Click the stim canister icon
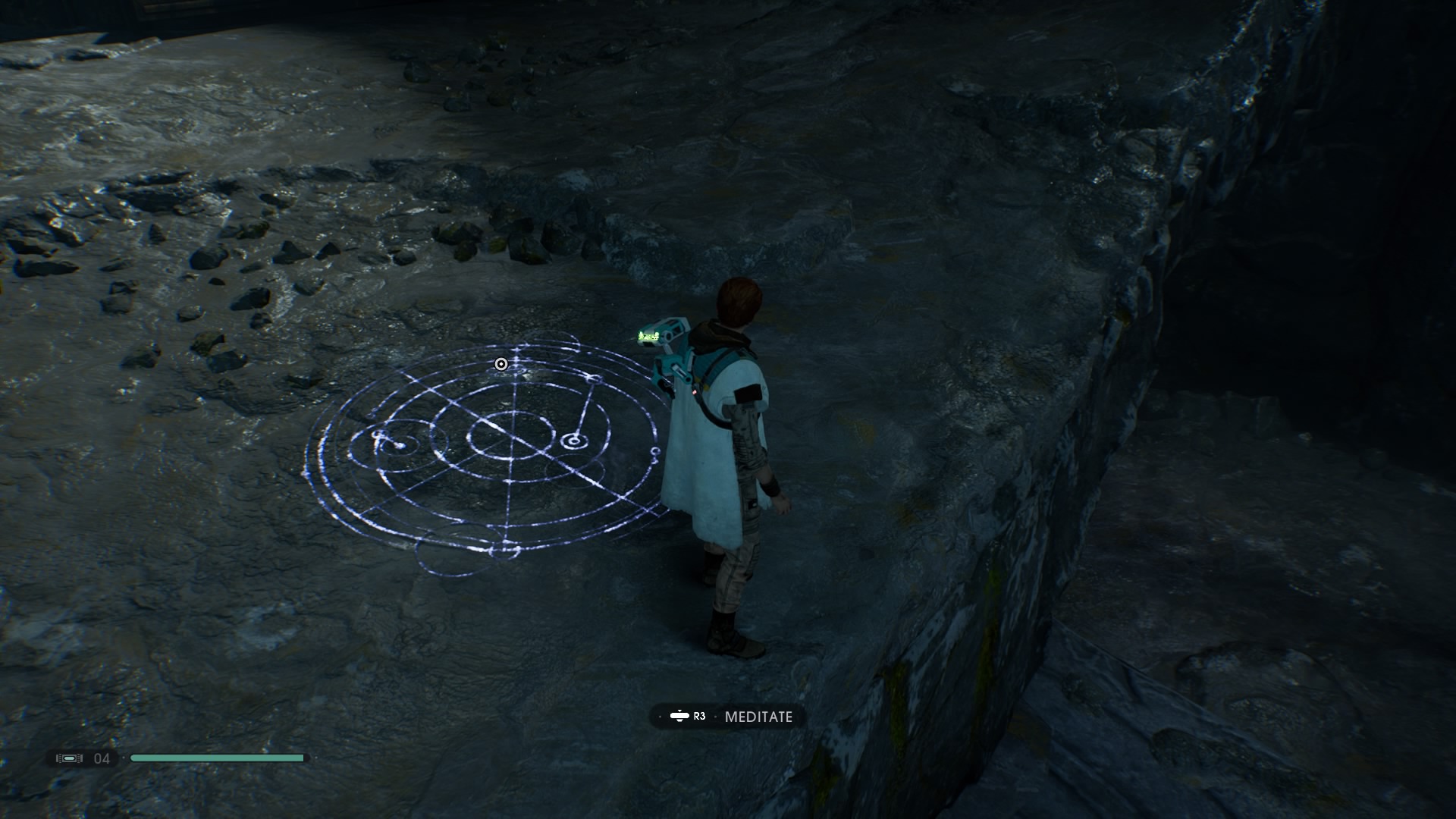This screenshot has width=1456, height=819. pyautogui.click(x=69, y=758)
